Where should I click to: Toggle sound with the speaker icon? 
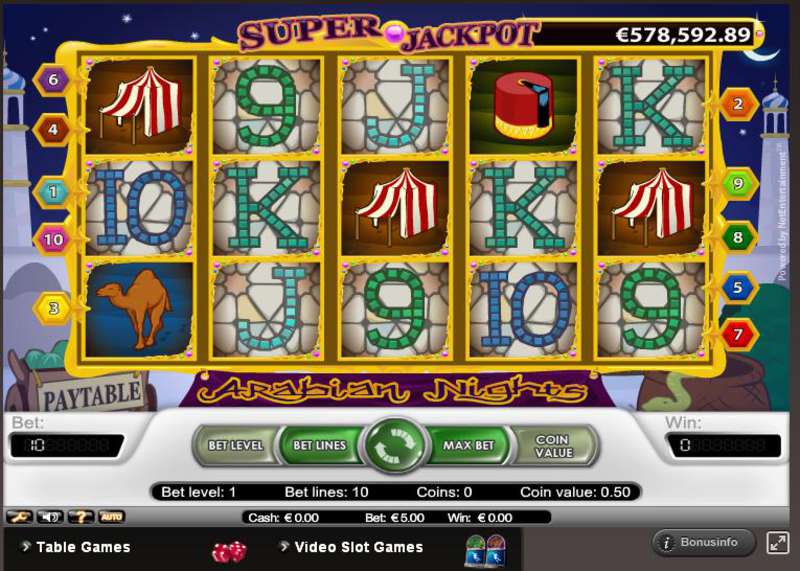[x=48, y=517]
